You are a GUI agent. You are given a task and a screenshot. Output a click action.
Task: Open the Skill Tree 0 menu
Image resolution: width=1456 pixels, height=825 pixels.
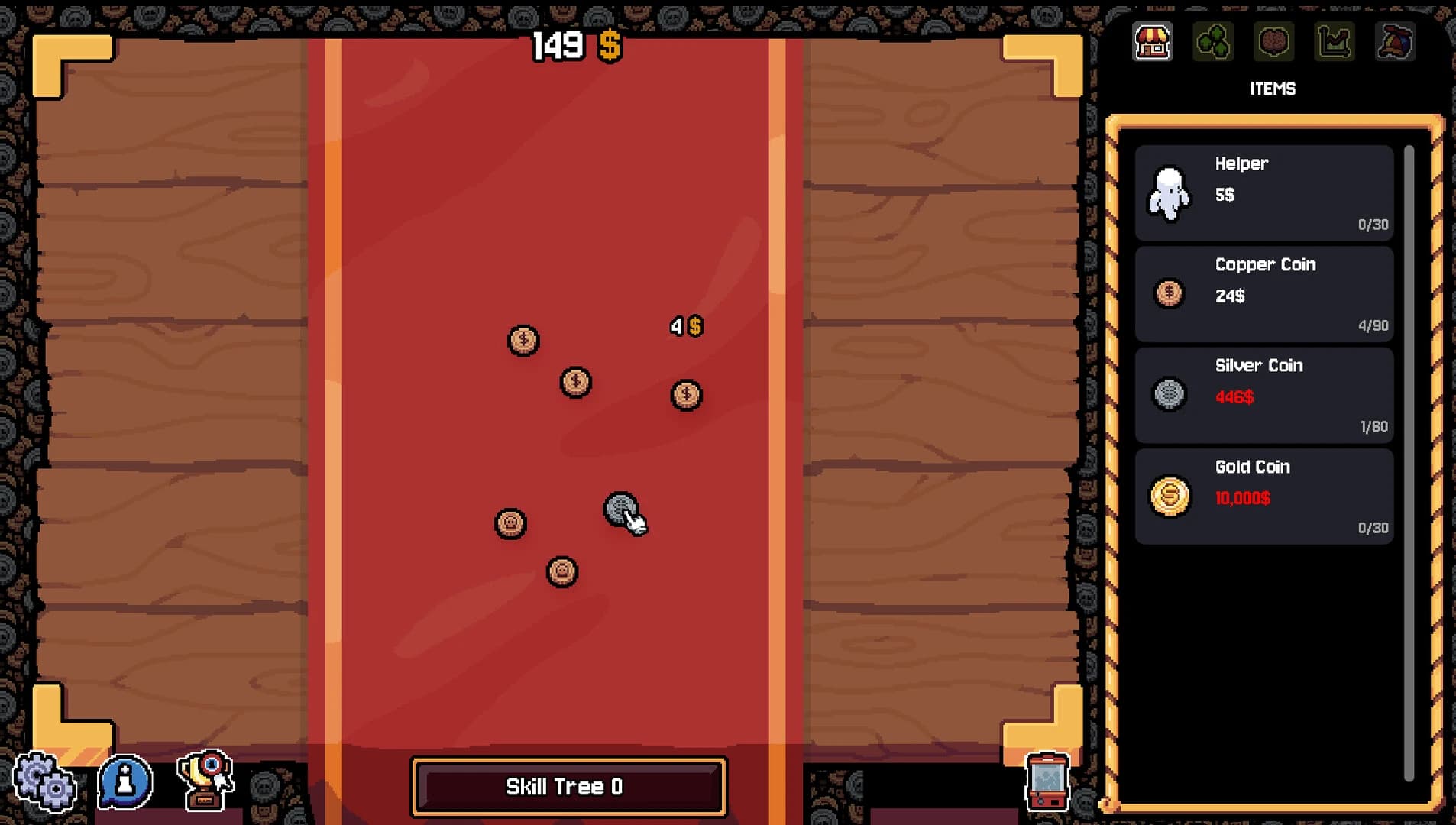pyautogui.click(x=568, y=787)
